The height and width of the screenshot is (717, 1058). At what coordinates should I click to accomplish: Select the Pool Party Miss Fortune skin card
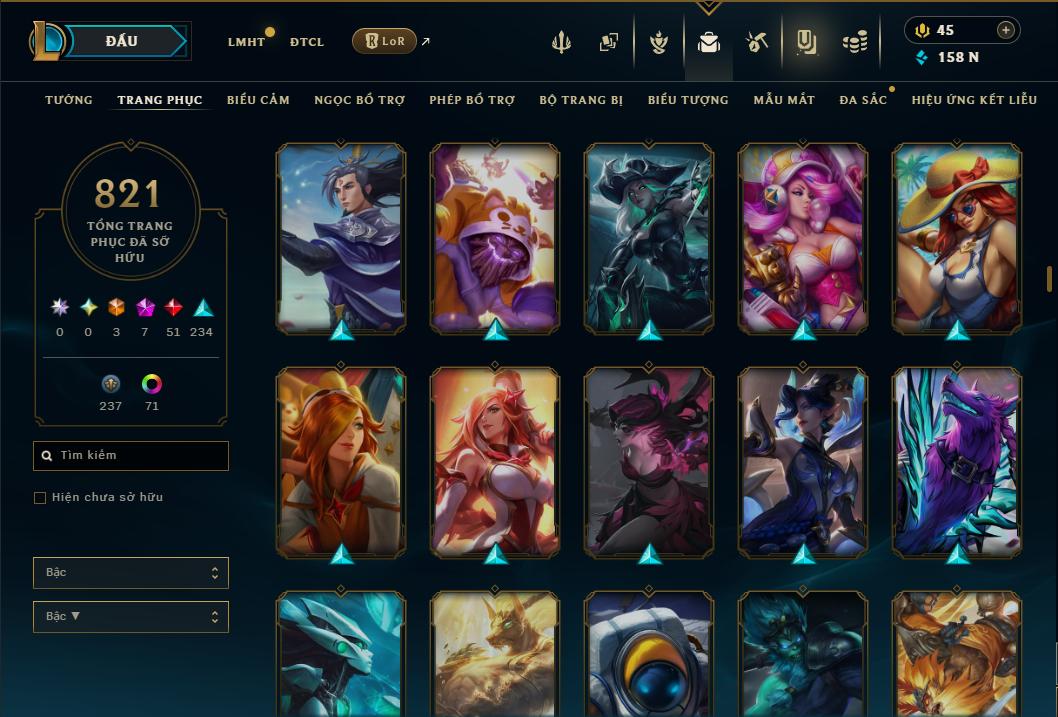[957, 238]
